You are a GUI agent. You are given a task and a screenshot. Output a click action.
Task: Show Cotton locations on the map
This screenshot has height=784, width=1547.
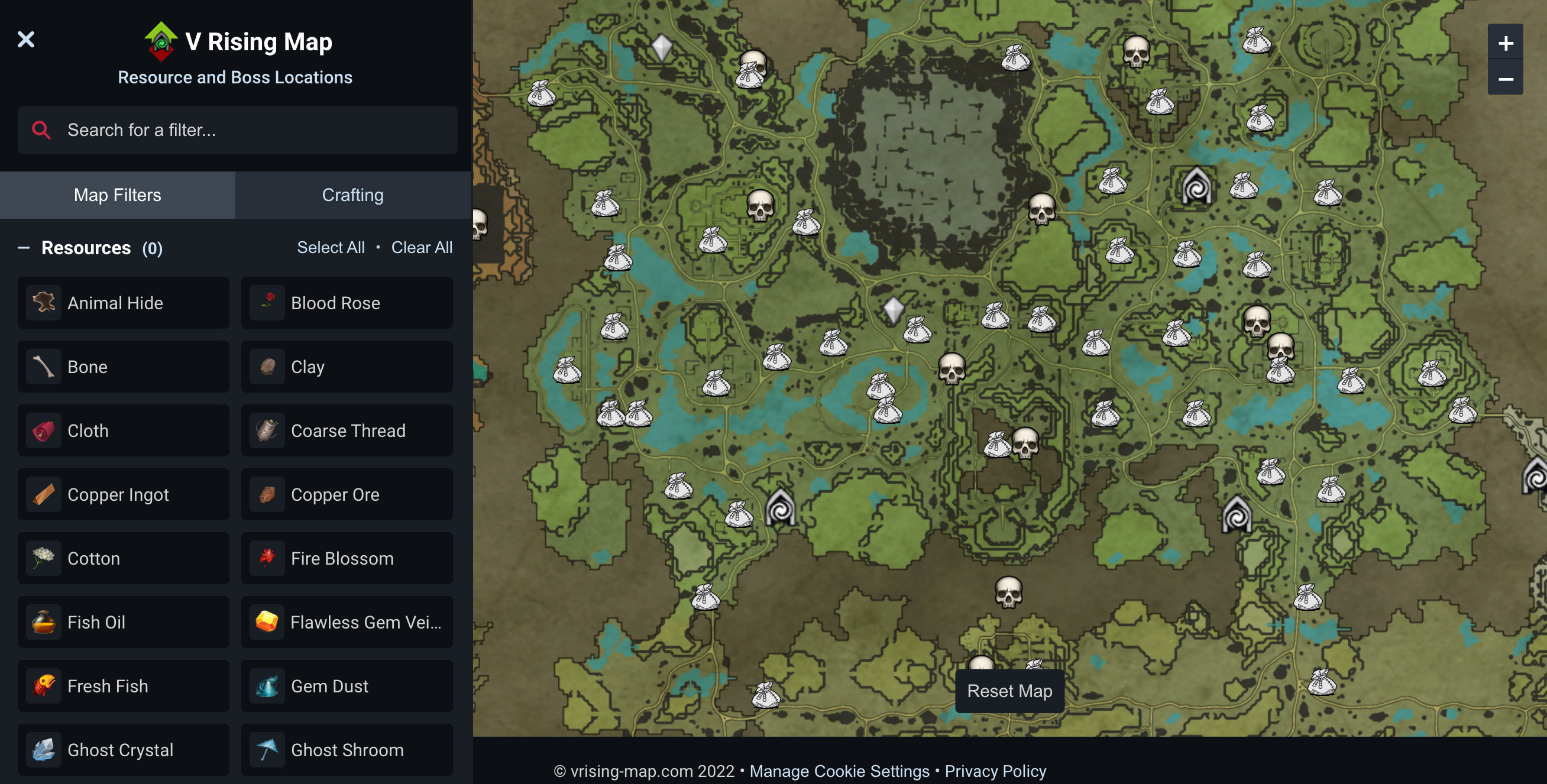coord(123,558)
